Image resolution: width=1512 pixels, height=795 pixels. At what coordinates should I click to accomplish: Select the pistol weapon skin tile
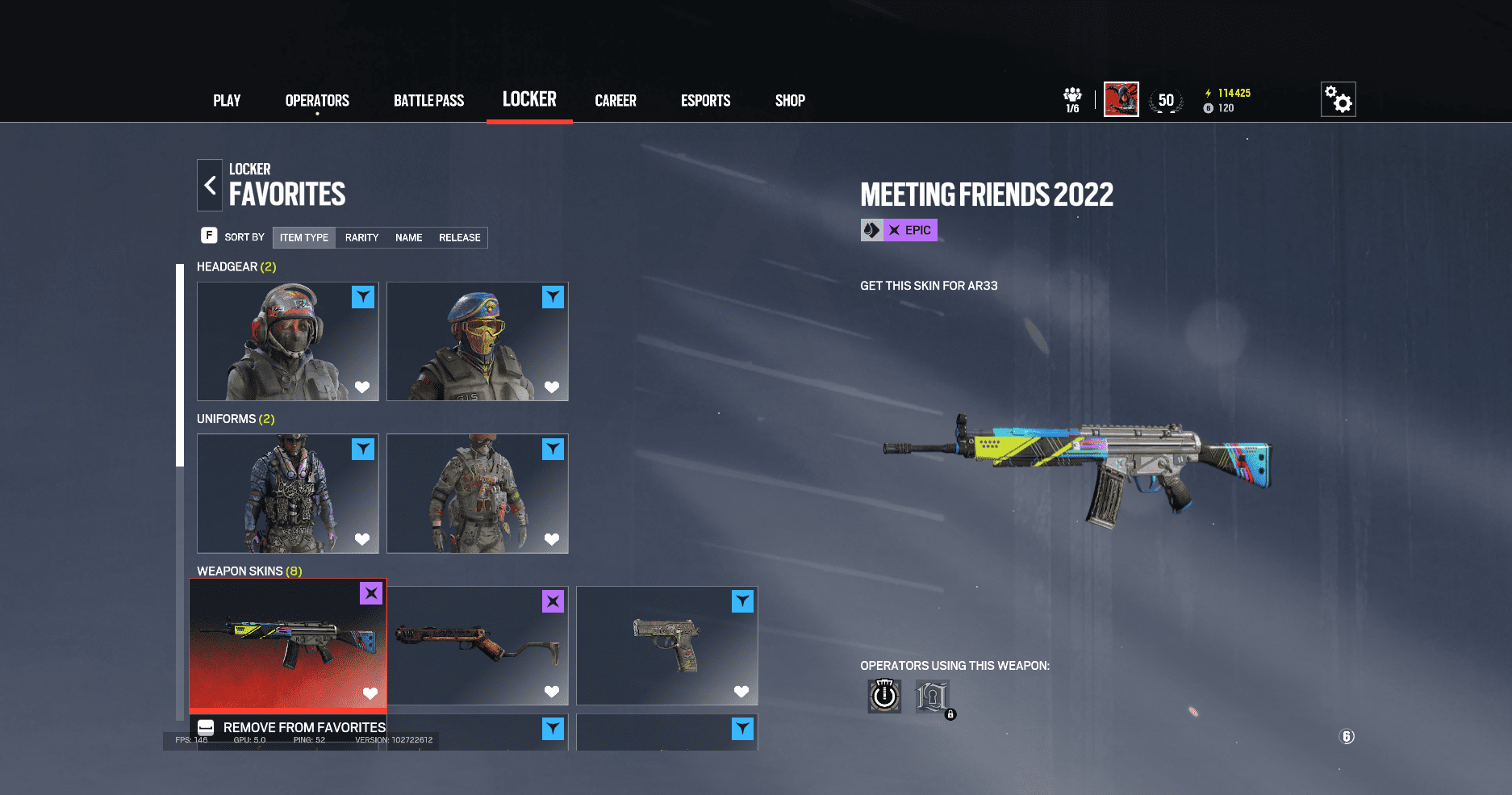click(666, 645)
